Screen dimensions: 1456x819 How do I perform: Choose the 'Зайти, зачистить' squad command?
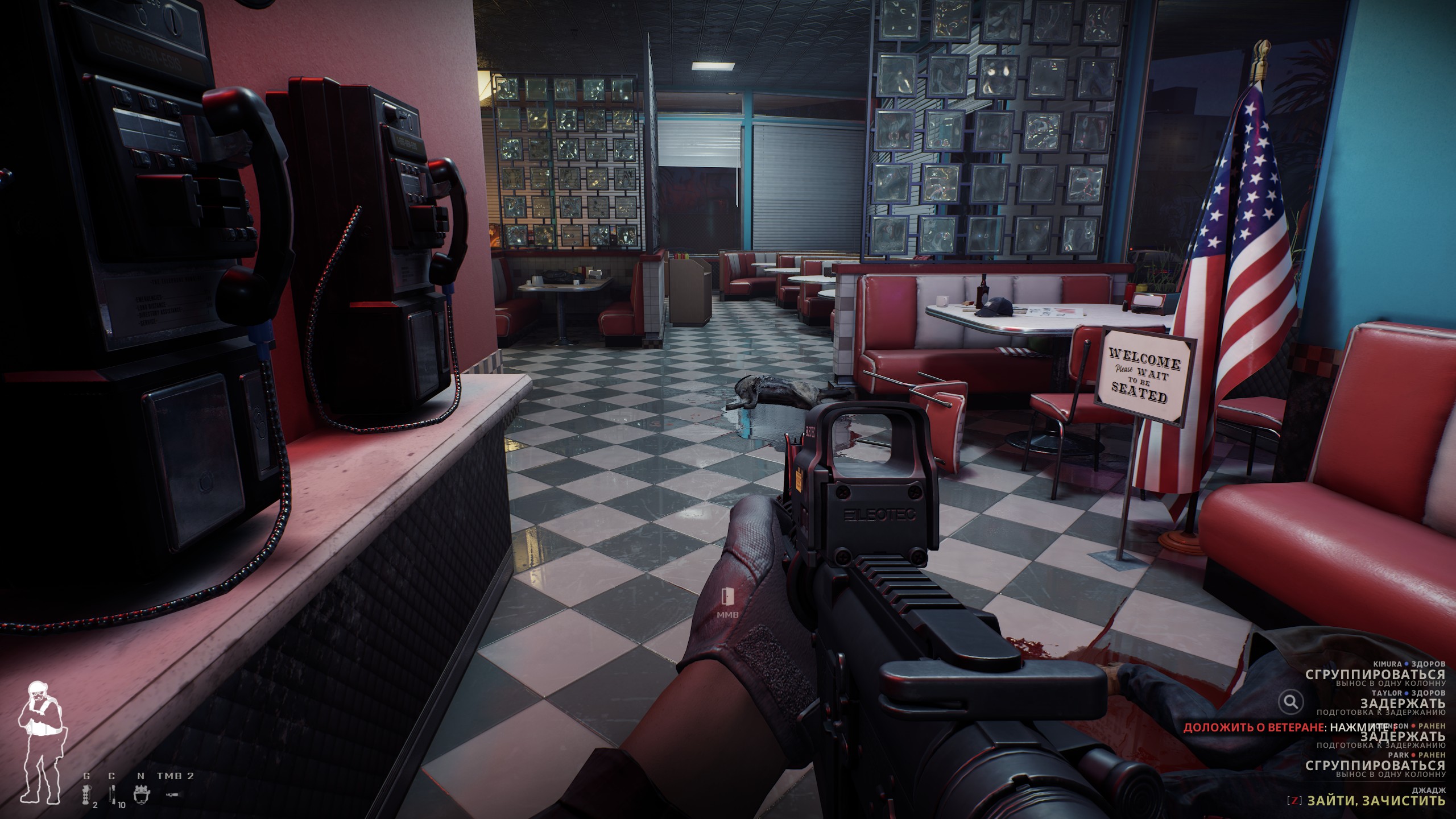point(1375,800)
